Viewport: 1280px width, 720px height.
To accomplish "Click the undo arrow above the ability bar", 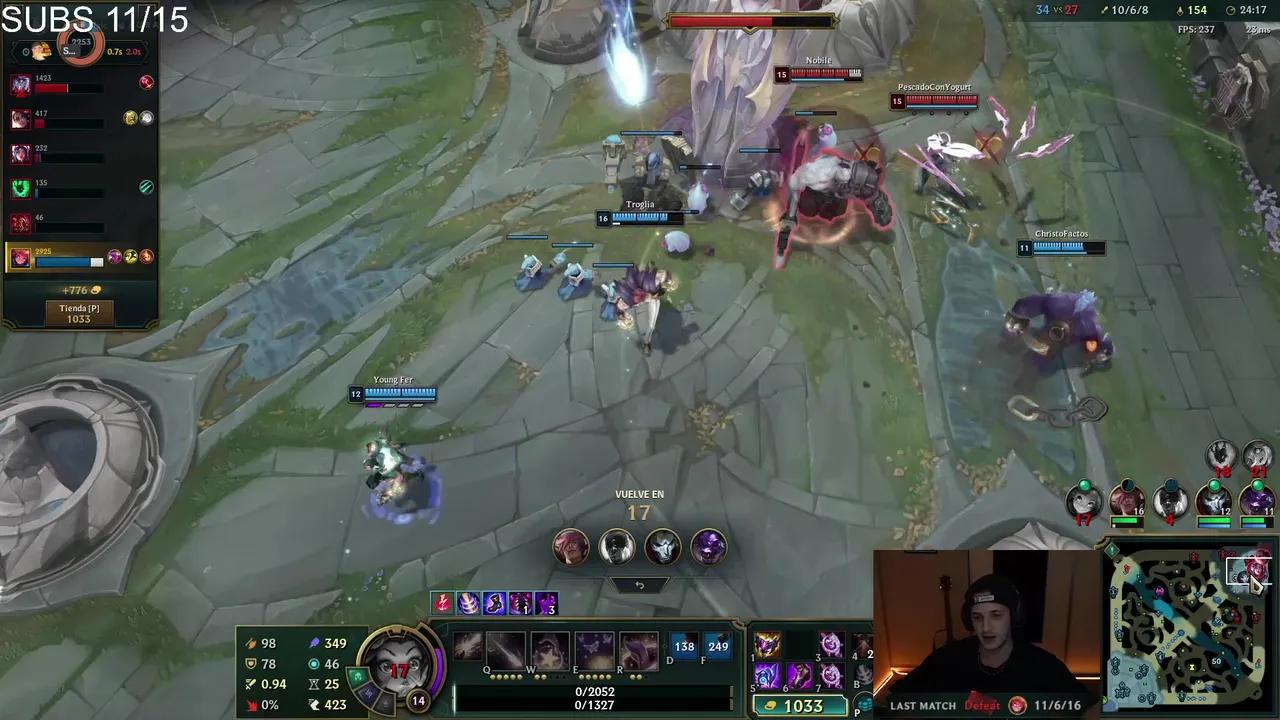I will tap(639, 584).
